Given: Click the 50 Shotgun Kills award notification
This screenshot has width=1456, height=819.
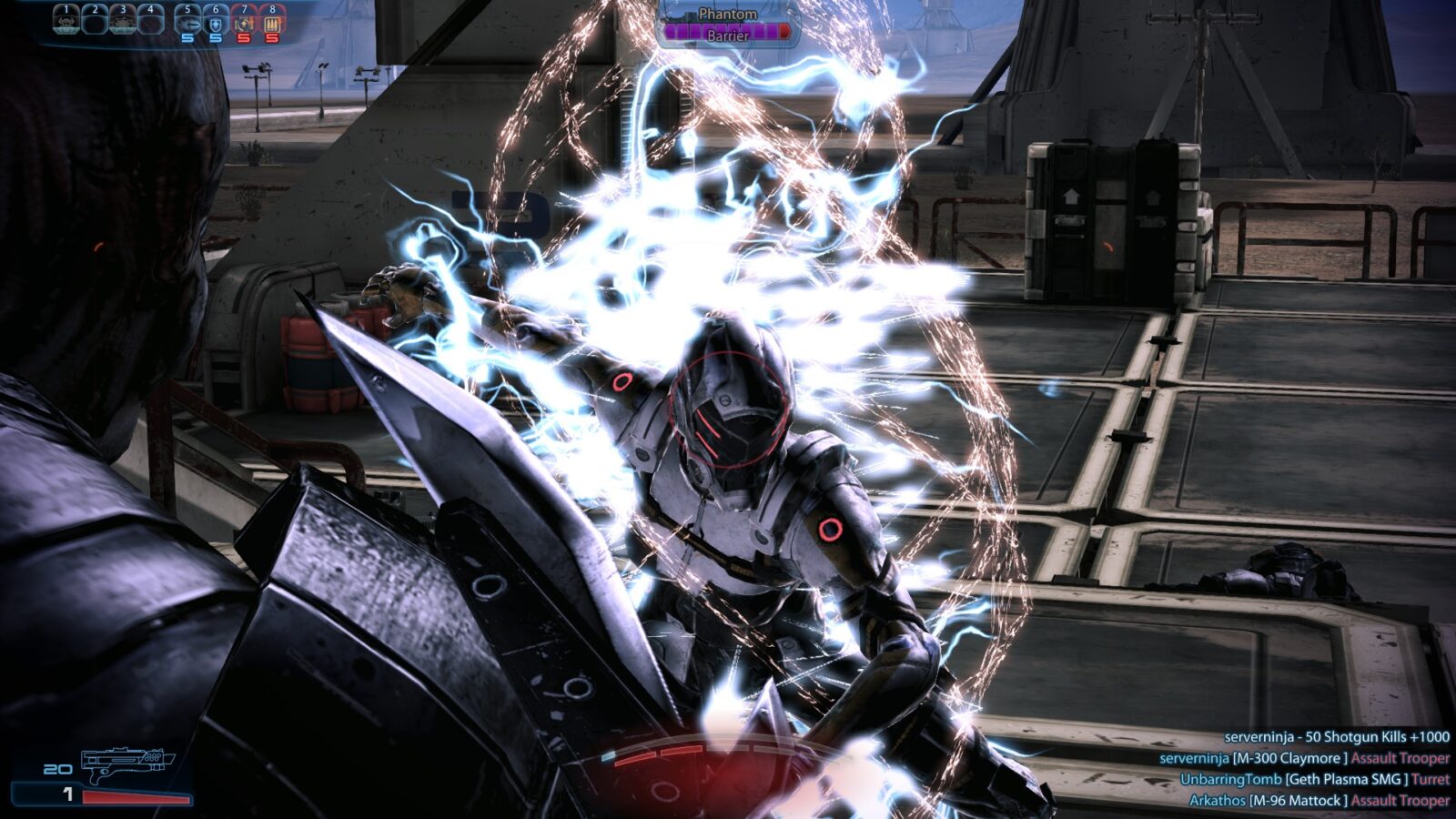Looking at the screenshot, I should pyautogui.click(x=1336, y=737).
